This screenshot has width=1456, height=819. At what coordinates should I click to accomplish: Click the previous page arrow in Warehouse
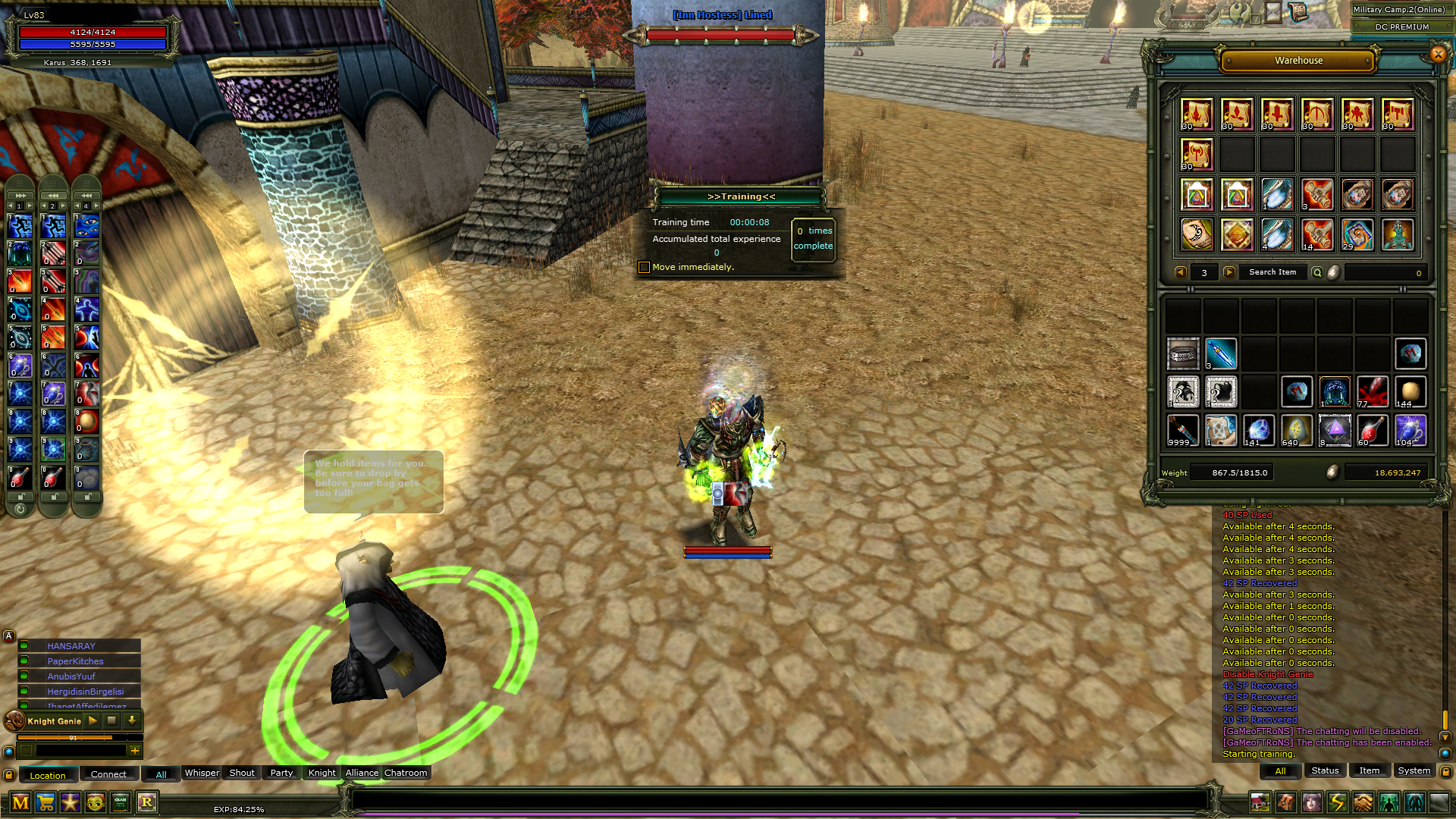1180,272
